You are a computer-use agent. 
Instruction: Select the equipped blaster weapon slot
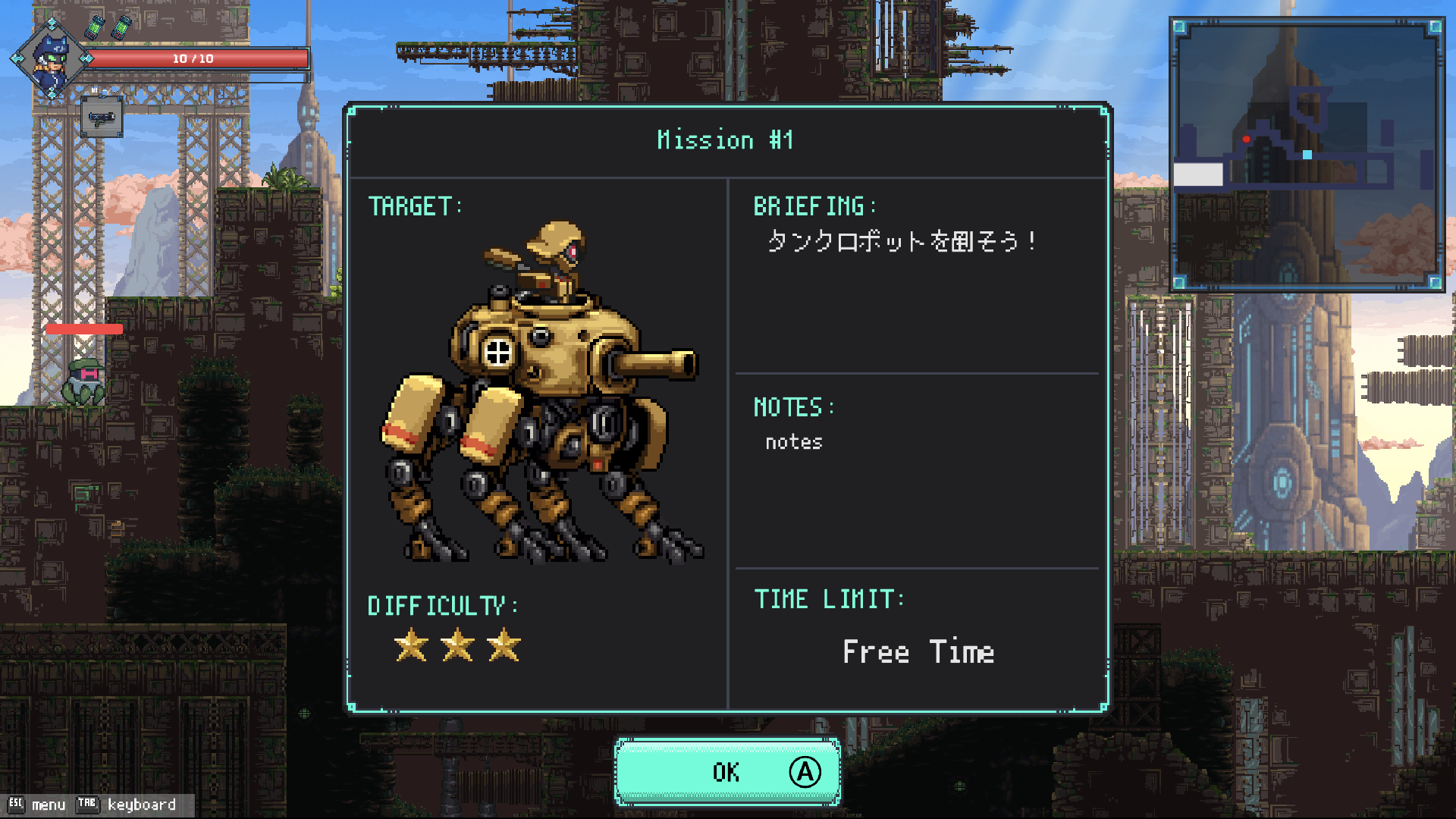[x=102, y=118]
